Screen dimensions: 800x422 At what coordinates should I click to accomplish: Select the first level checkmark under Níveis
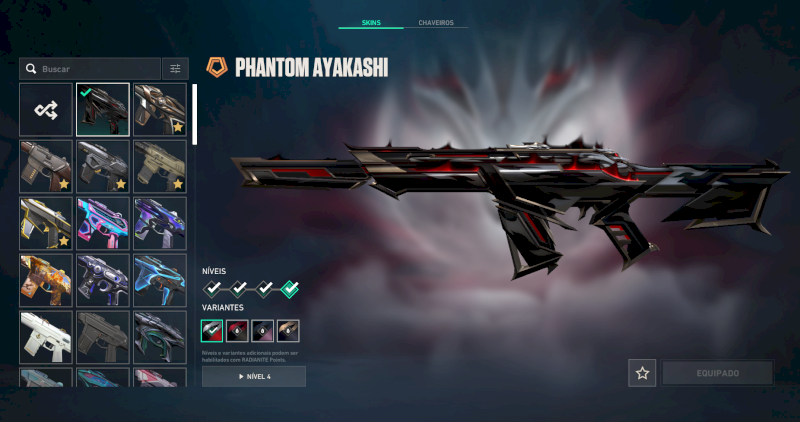tap(213, 289)
